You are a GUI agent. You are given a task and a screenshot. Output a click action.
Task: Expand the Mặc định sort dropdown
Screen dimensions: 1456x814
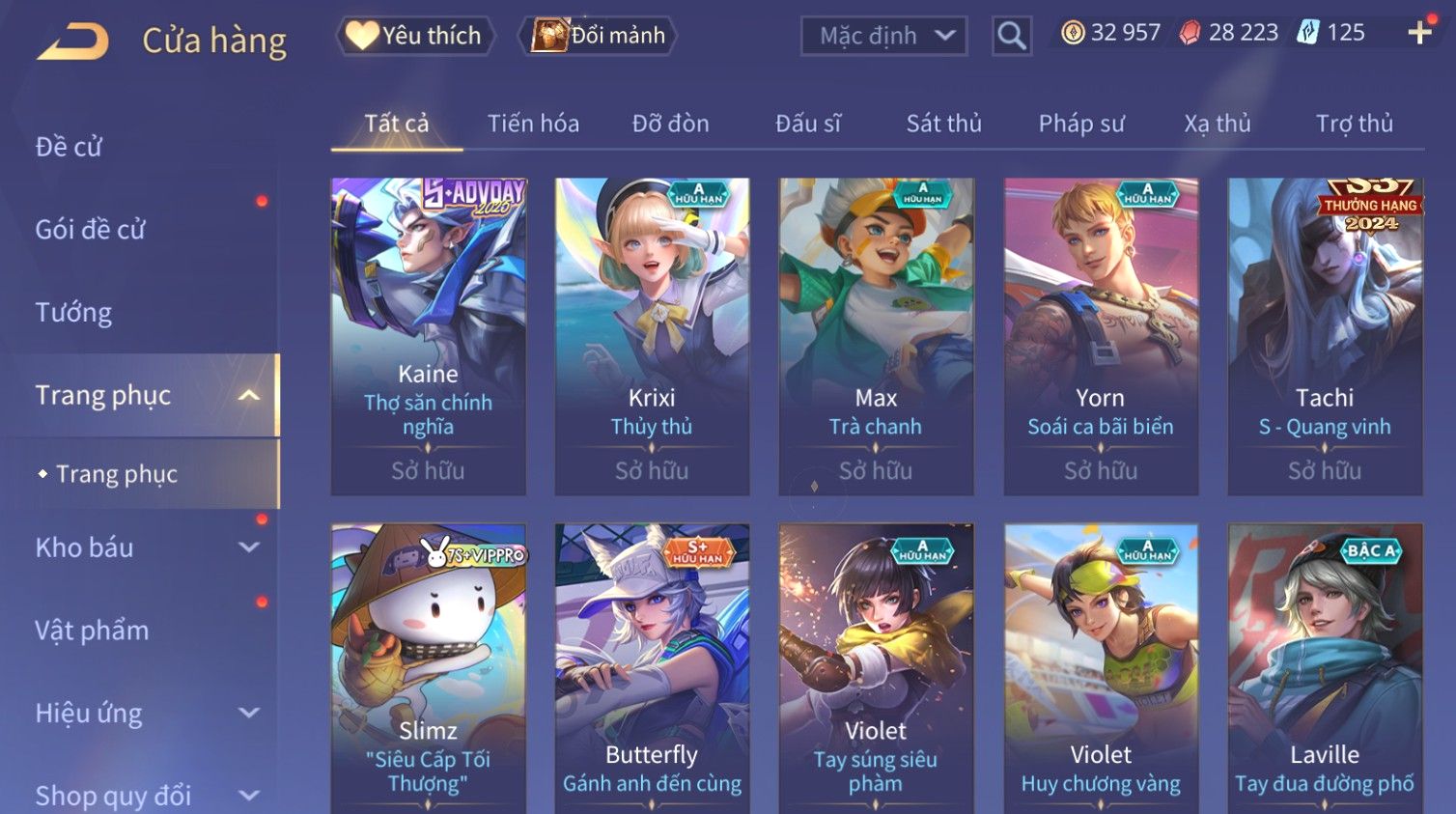[883, 37]
